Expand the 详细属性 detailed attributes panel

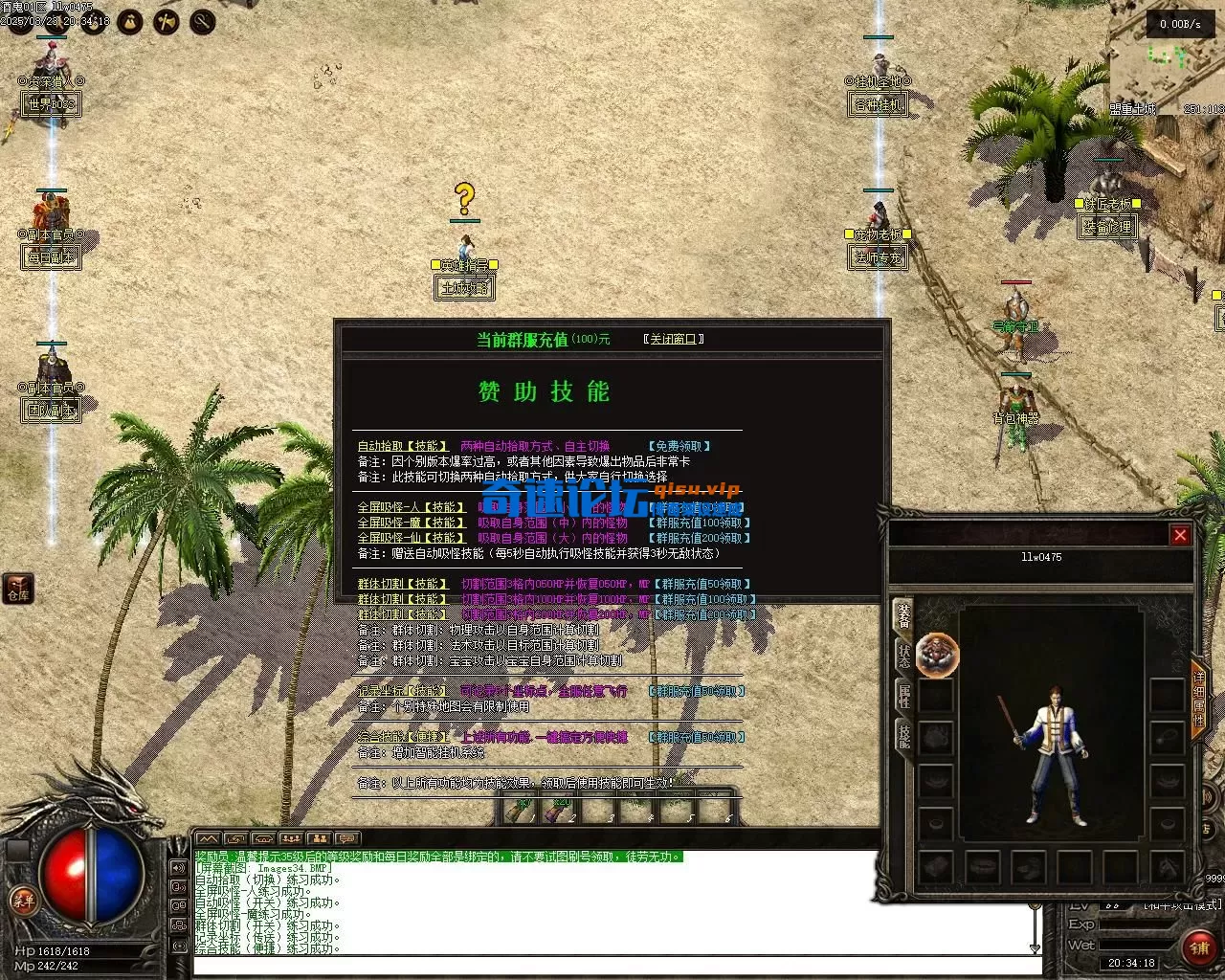pyautogui.click(x=1198, y=699)
